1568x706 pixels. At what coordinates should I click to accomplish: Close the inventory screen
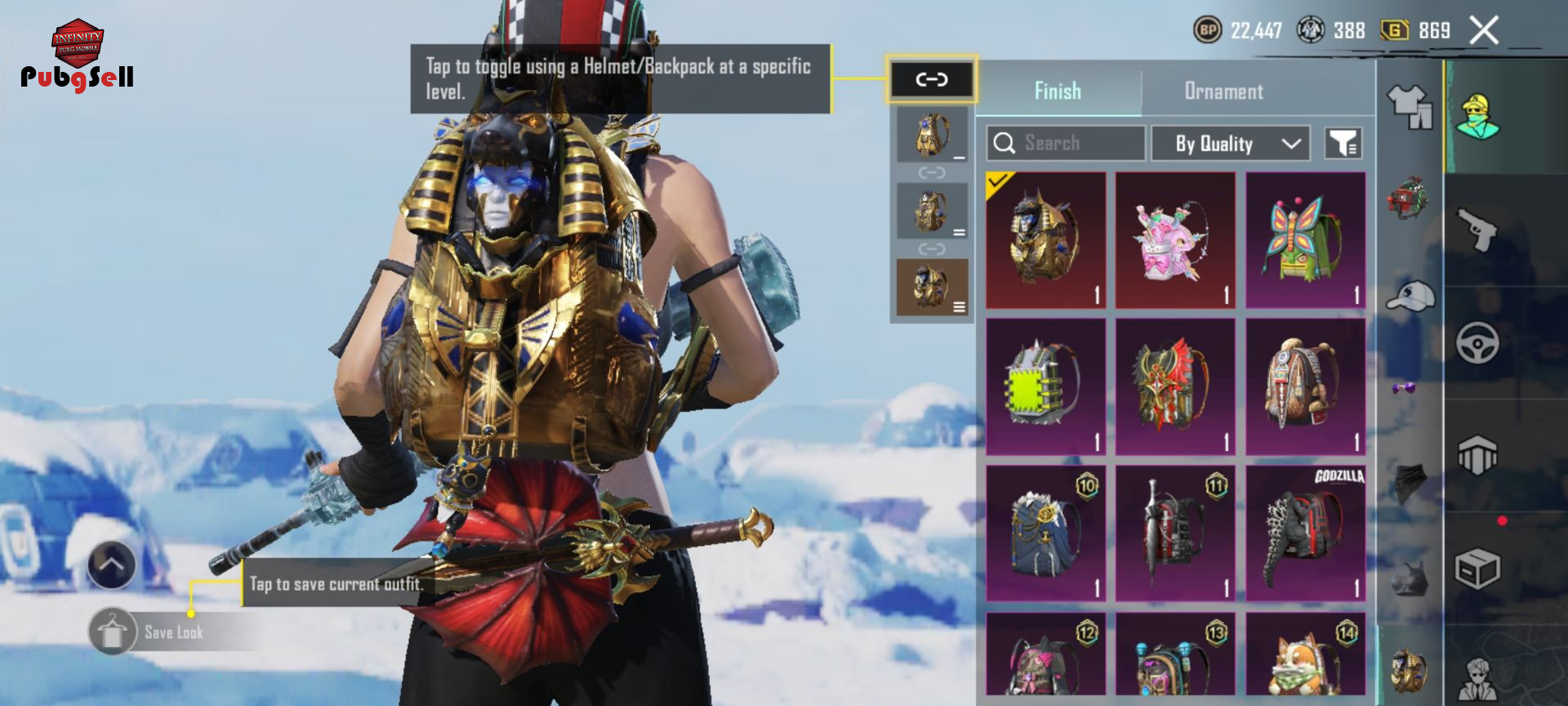coord(1484,31)
